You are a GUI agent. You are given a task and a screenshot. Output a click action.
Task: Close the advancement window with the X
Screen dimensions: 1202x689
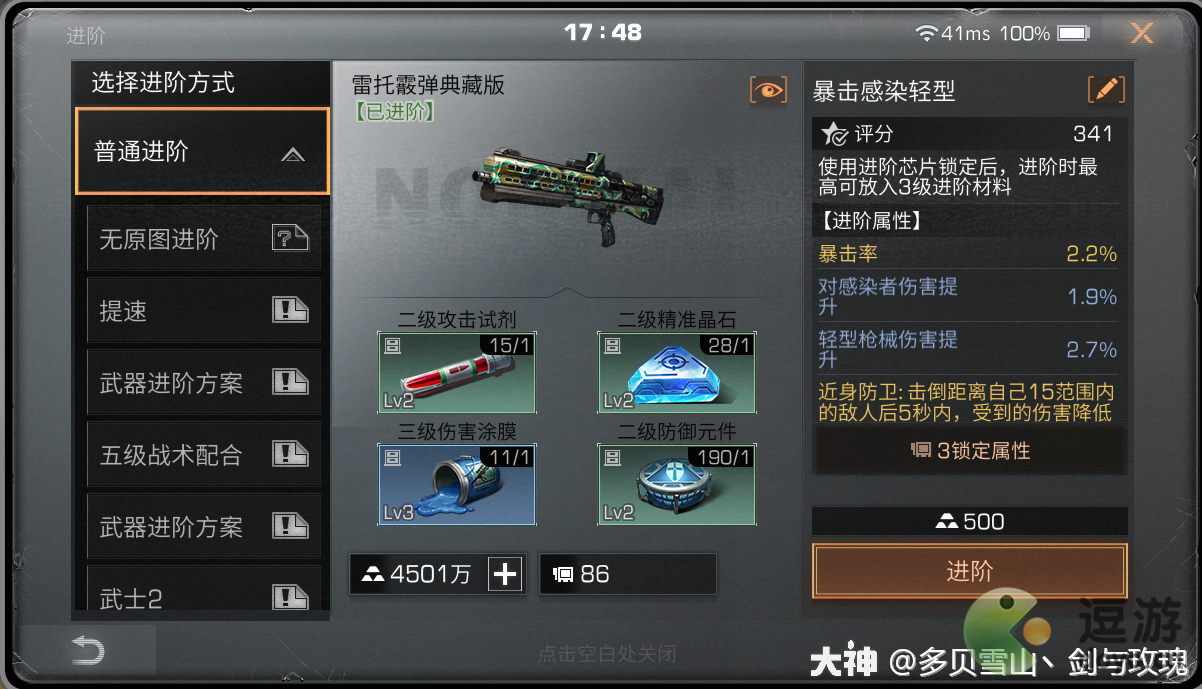(x=1141, y=34)
